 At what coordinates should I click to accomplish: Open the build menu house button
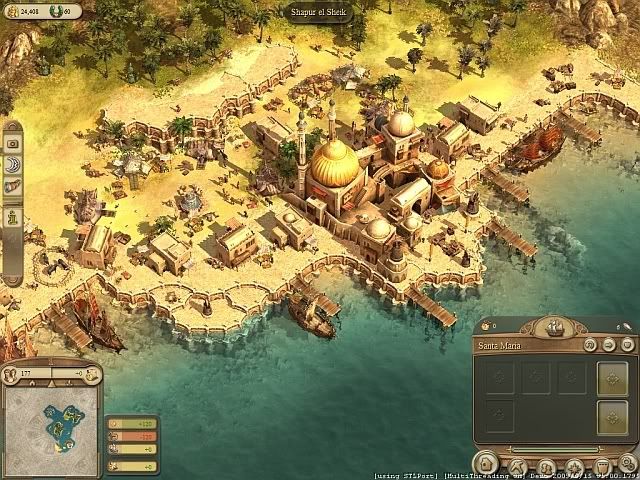click(488, 465)
